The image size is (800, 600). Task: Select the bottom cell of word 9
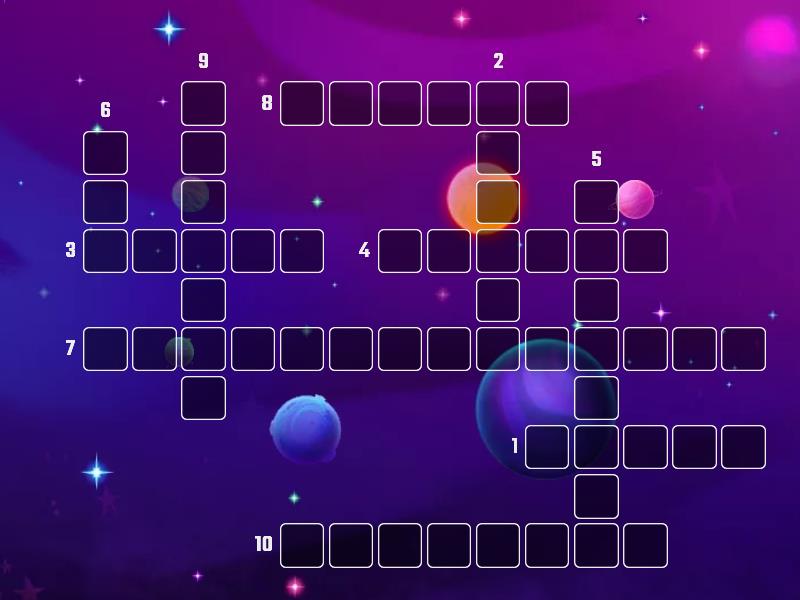tap(203, 397)
